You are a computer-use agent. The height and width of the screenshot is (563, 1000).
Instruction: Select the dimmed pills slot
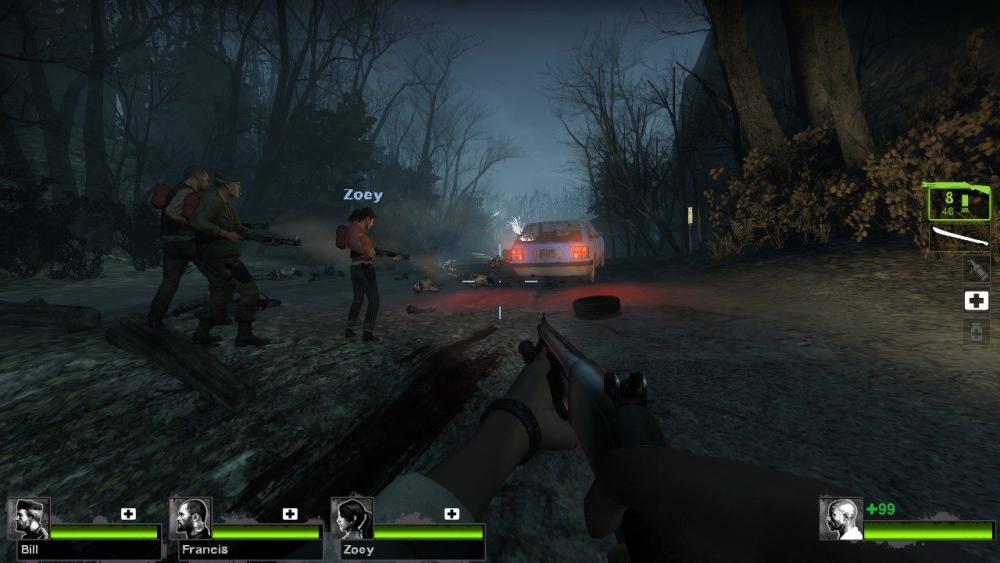(976, 332)
